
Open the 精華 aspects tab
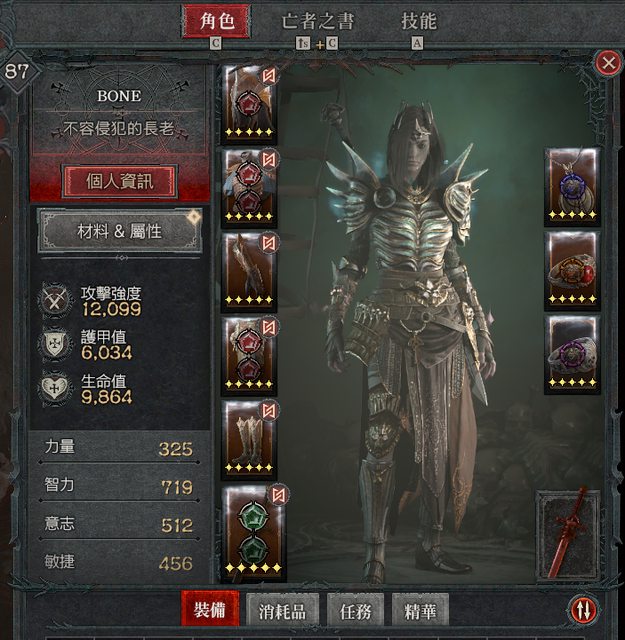420,608
